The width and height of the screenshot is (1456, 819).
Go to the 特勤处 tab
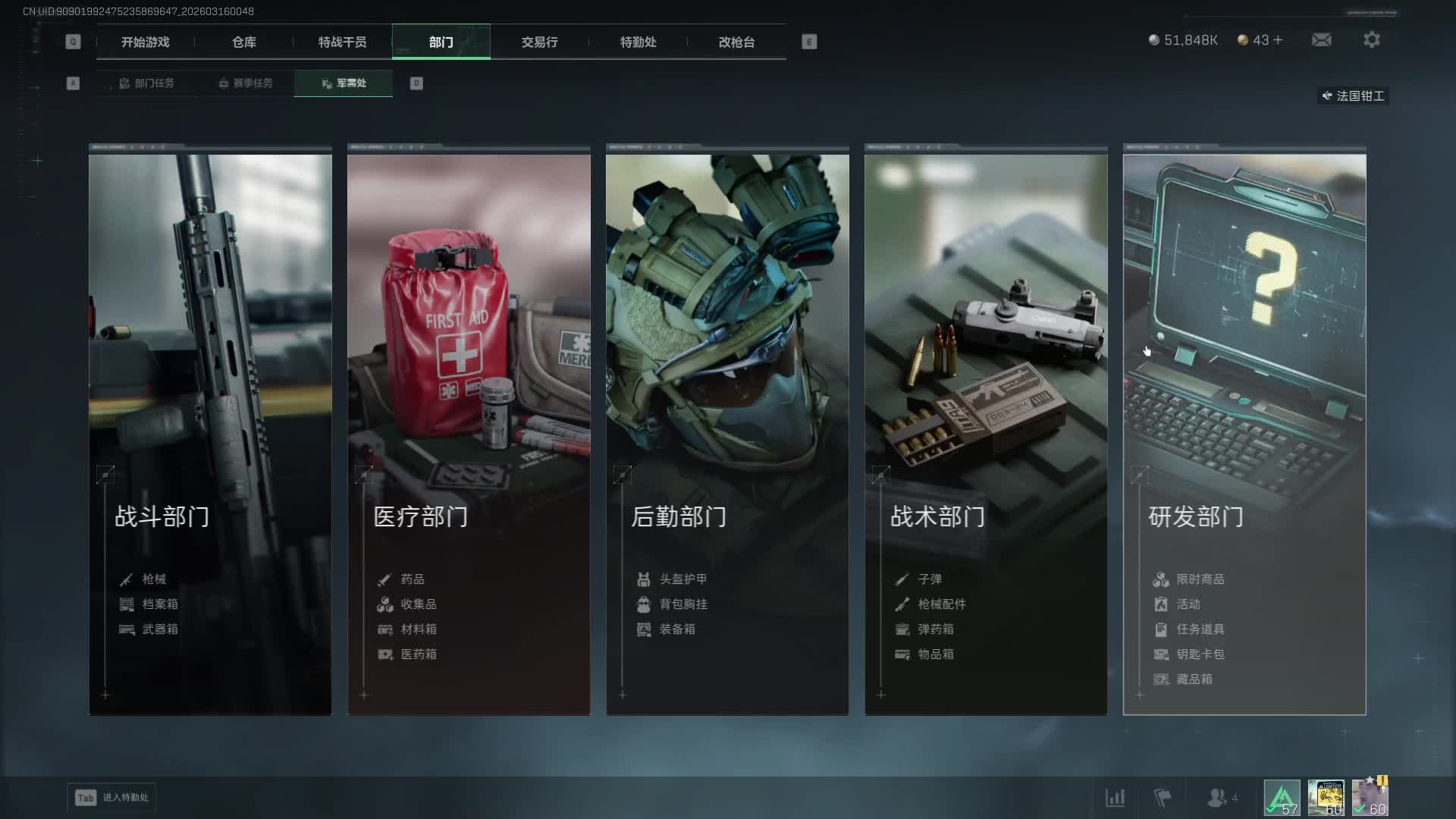pos(638,42)
